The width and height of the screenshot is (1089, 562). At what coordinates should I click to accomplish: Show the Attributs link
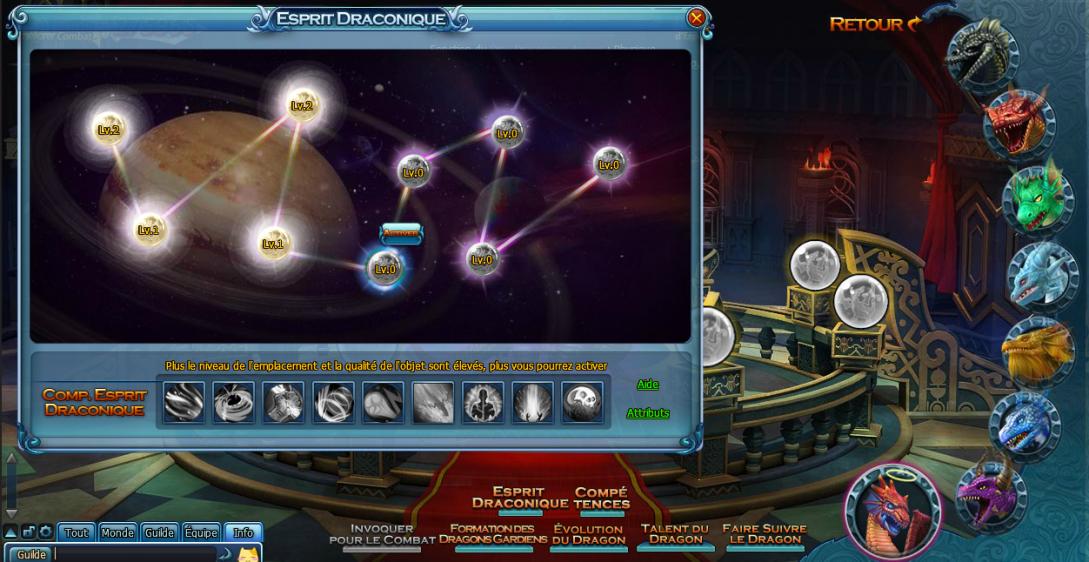point(648,413)
